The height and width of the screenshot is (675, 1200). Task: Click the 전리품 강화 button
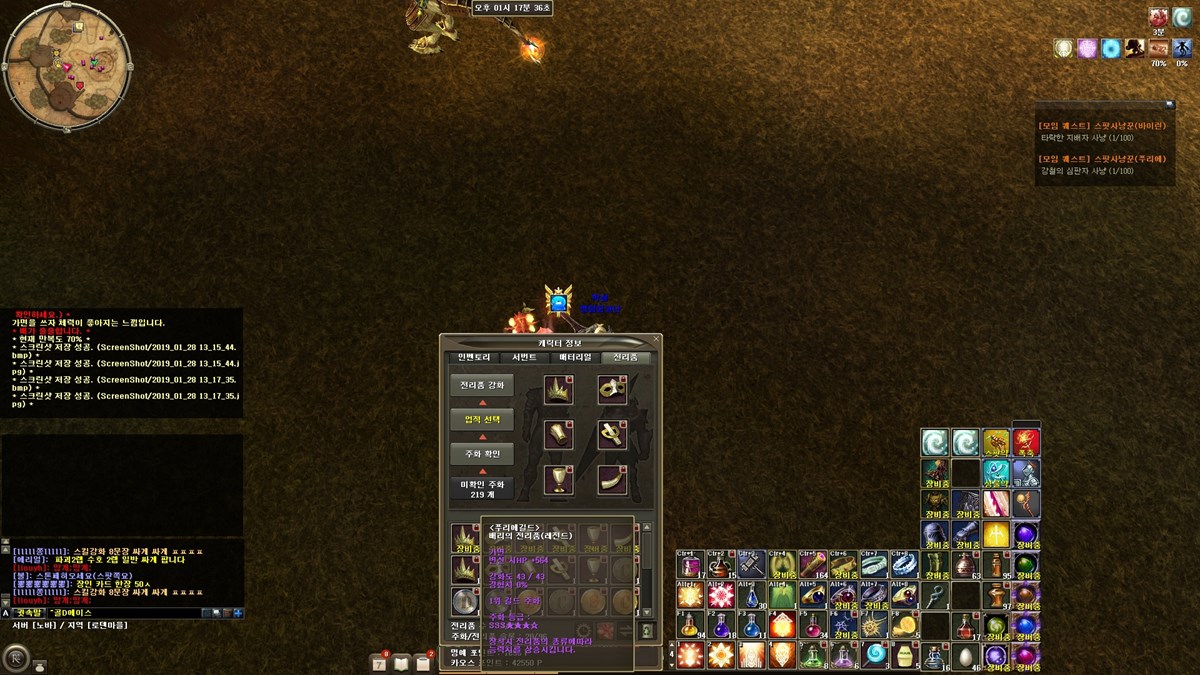(x=482, y=385)
